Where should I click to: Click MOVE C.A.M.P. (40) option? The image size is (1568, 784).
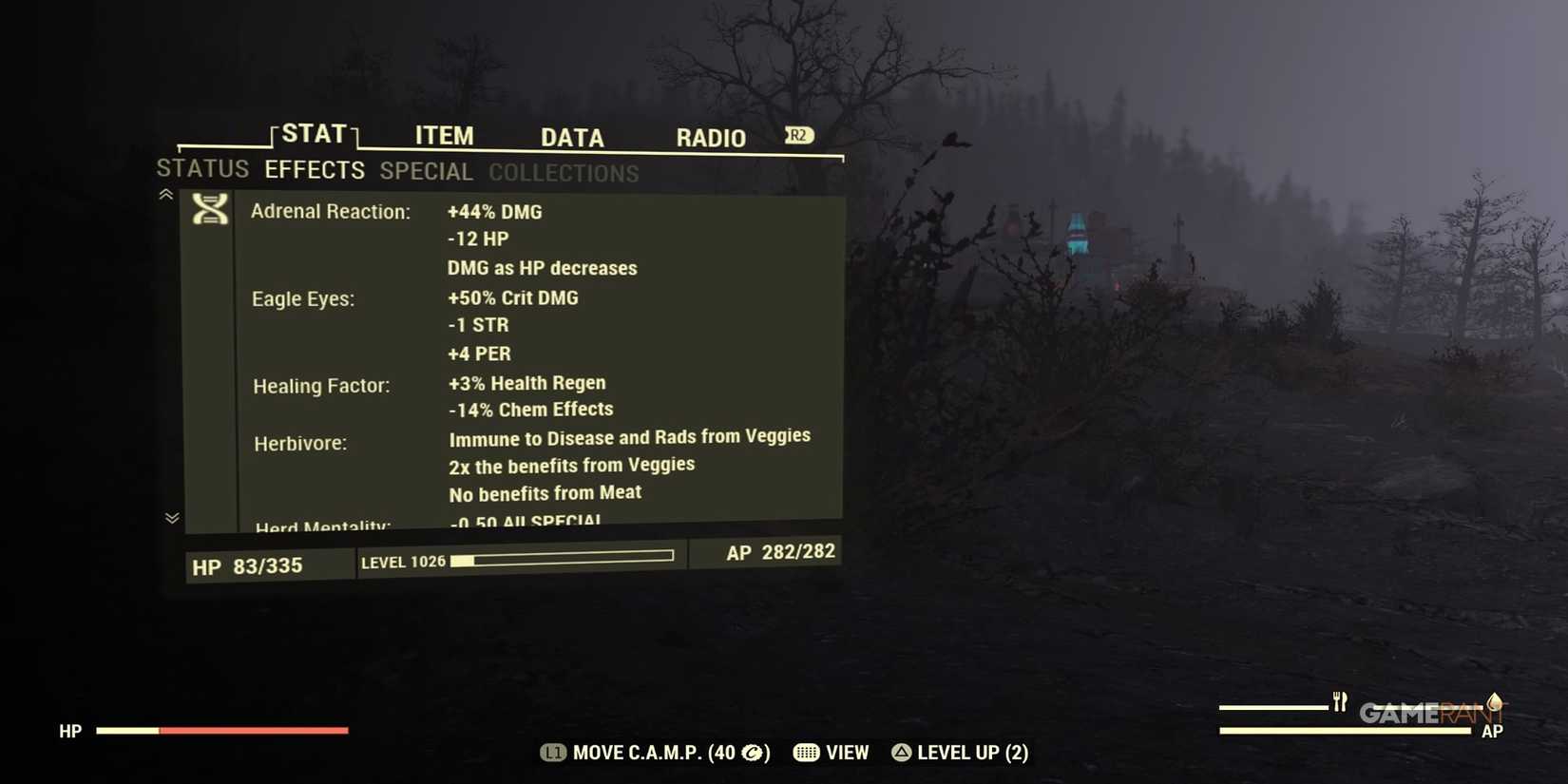pyautogui.click(x=656, y=753)
